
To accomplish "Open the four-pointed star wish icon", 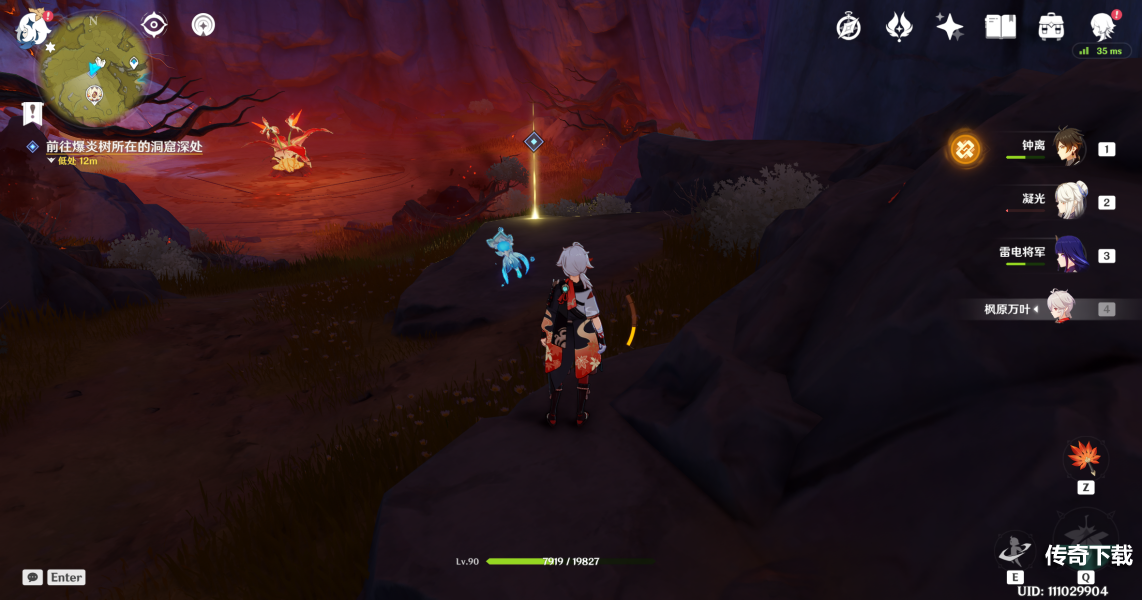I will coord(949,27).
